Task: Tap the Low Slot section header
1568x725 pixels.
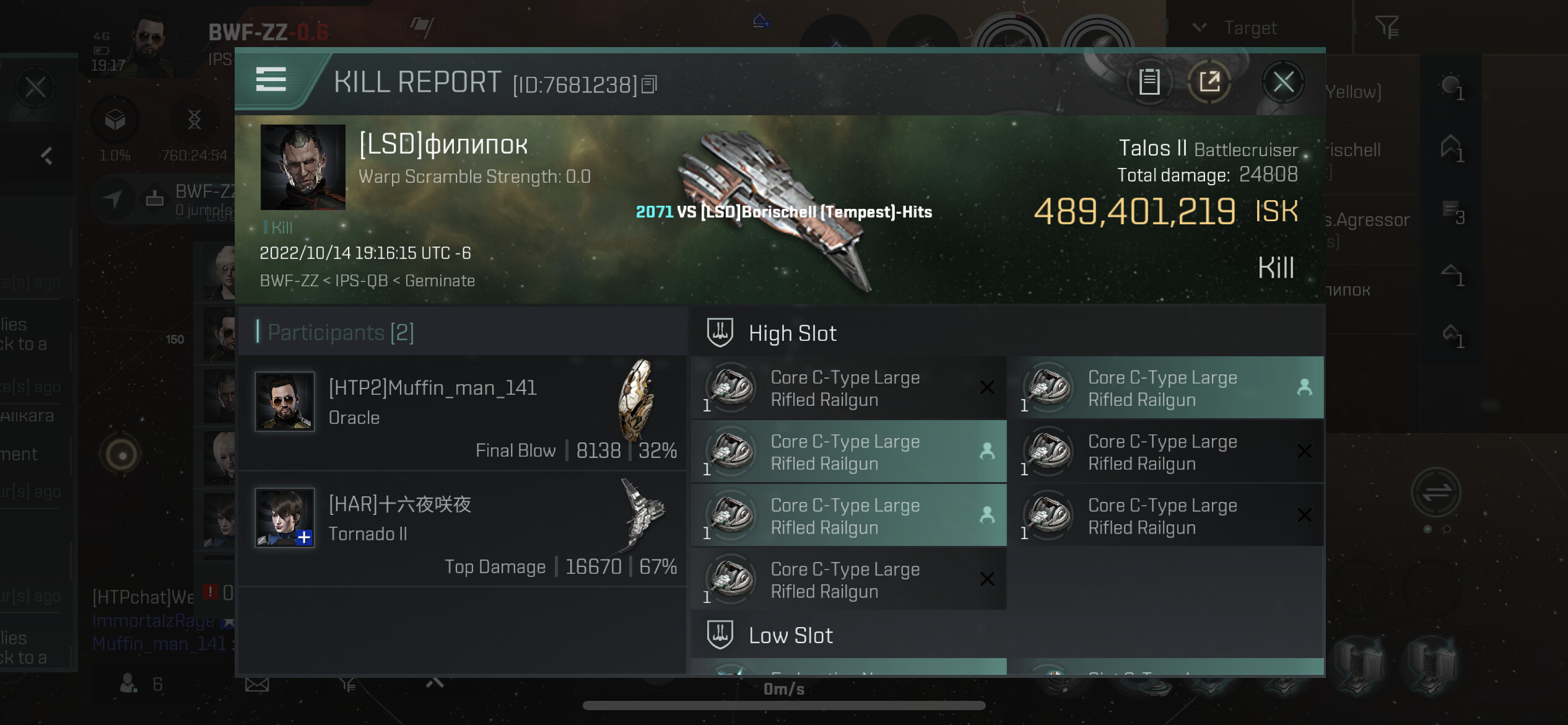Action: pos(790,636)
